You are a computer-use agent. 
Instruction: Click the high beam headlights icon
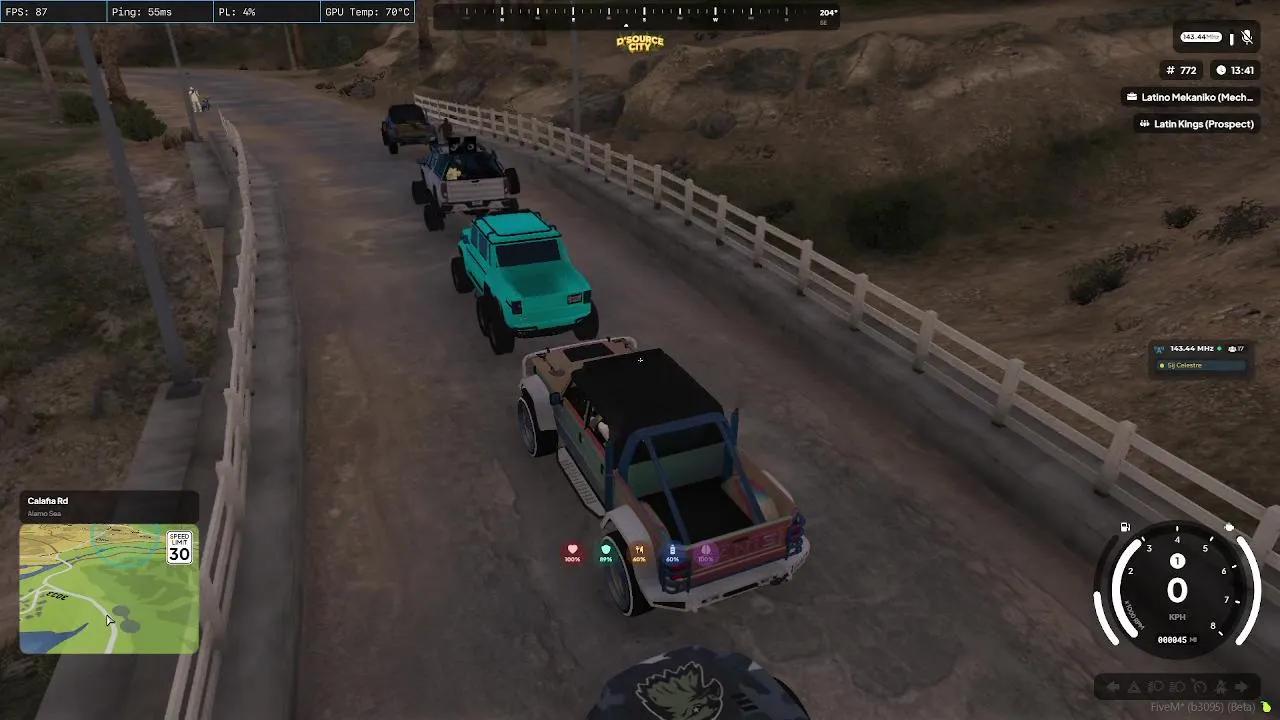coord(1179,686)
